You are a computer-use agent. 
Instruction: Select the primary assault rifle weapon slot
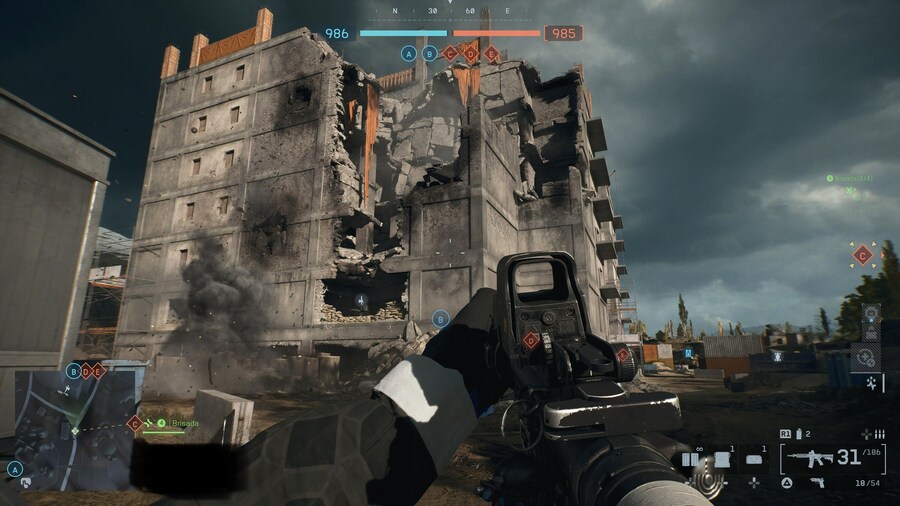point(811,459)
